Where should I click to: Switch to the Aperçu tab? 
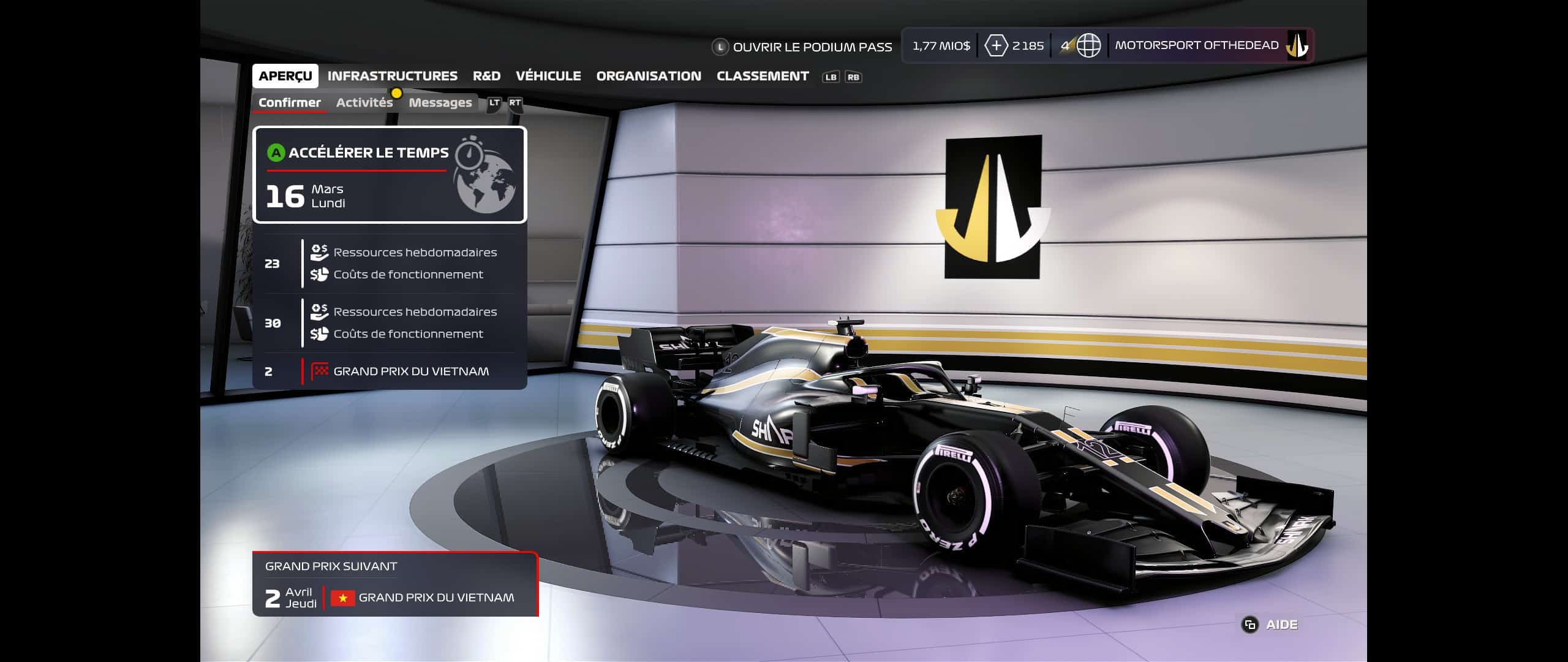(x=285, y=76)
